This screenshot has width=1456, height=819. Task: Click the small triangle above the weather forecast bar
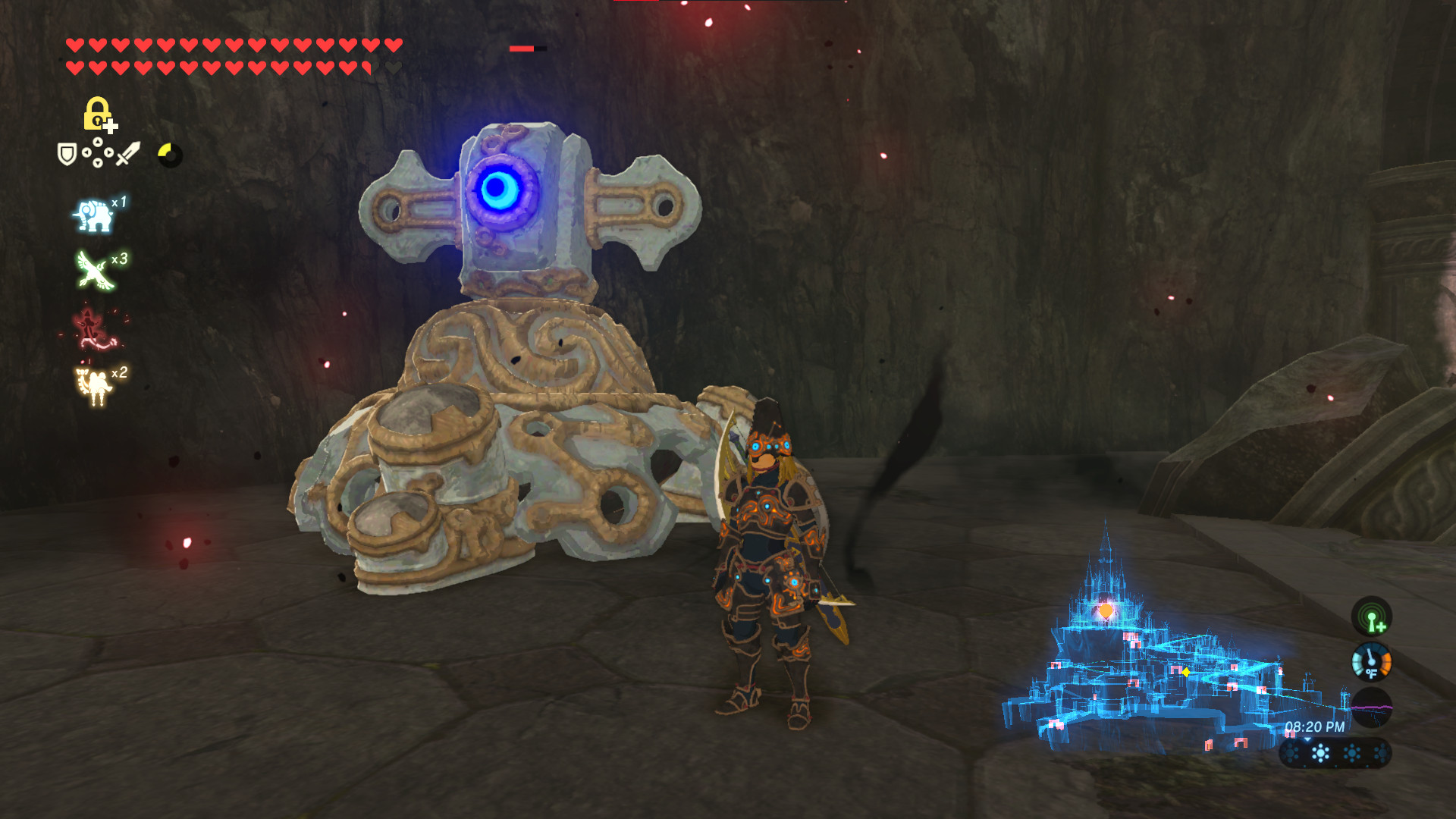point(1307,740)
